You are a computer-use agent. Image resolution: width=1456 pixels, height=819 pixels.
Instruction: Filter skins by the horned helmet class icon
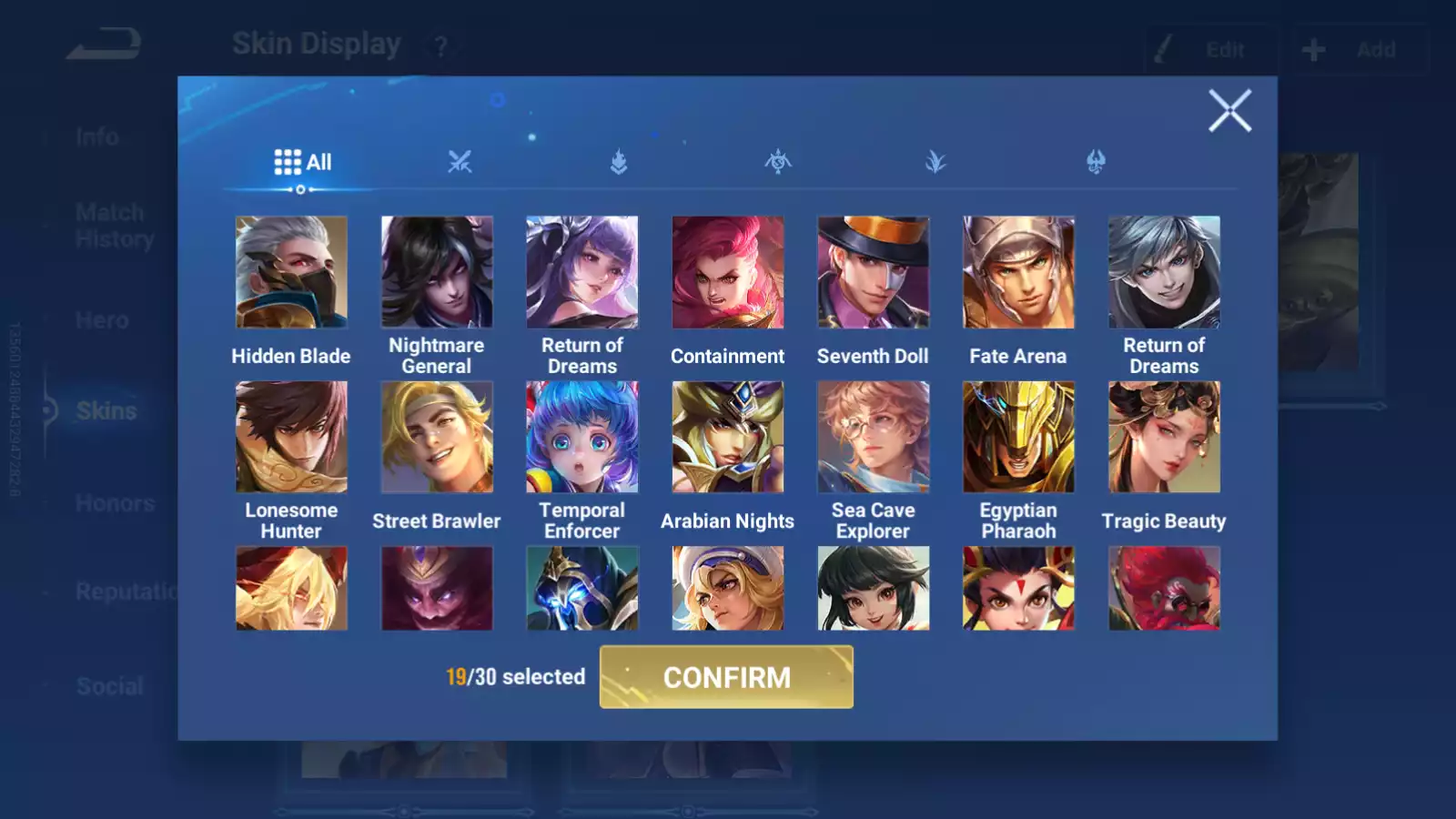[x=1096, y=163]
